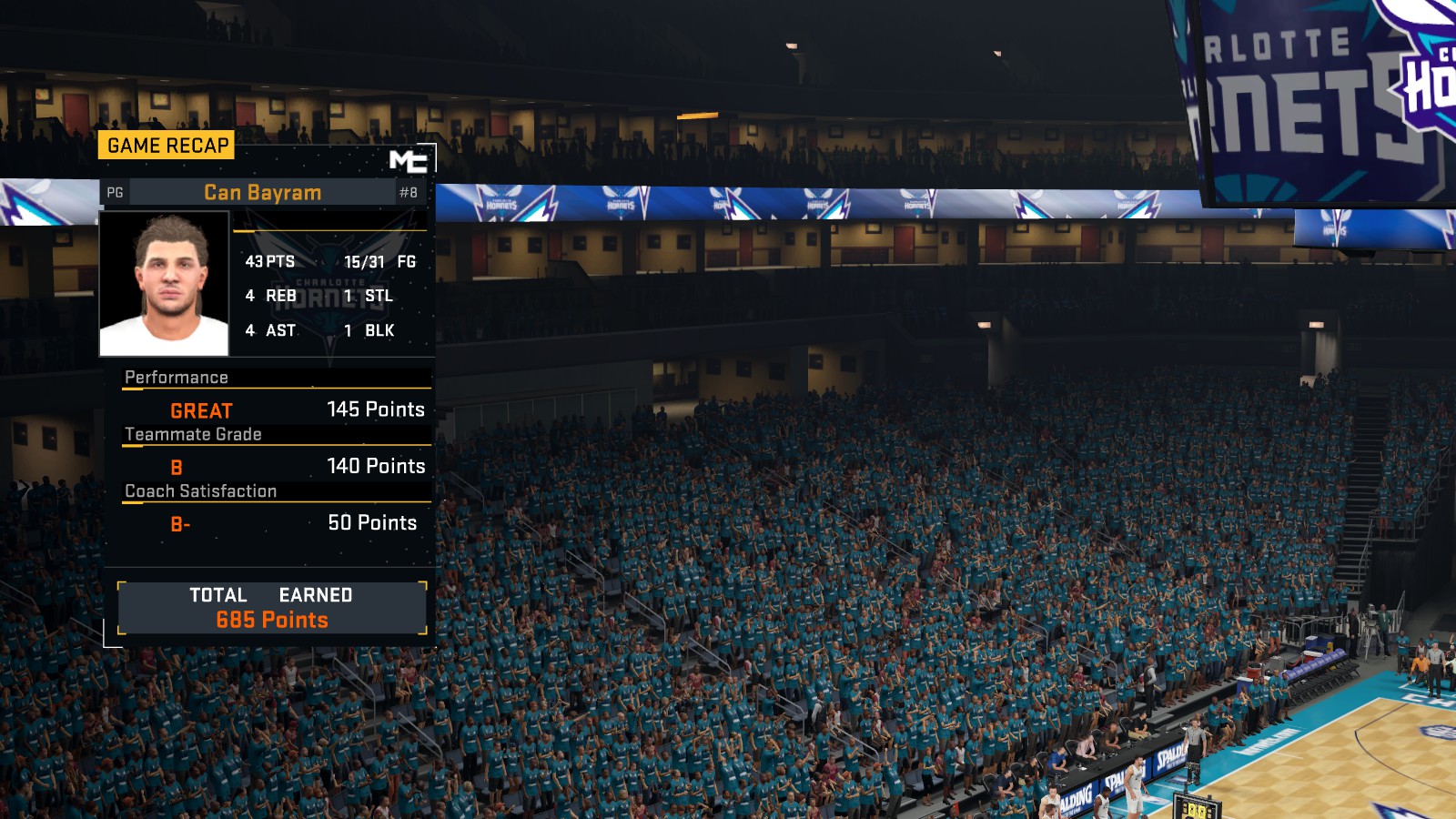Screen dimensions: 1456x819
Task: Click Can Bayram's player portrait
Action: click(x=164, y=282)
